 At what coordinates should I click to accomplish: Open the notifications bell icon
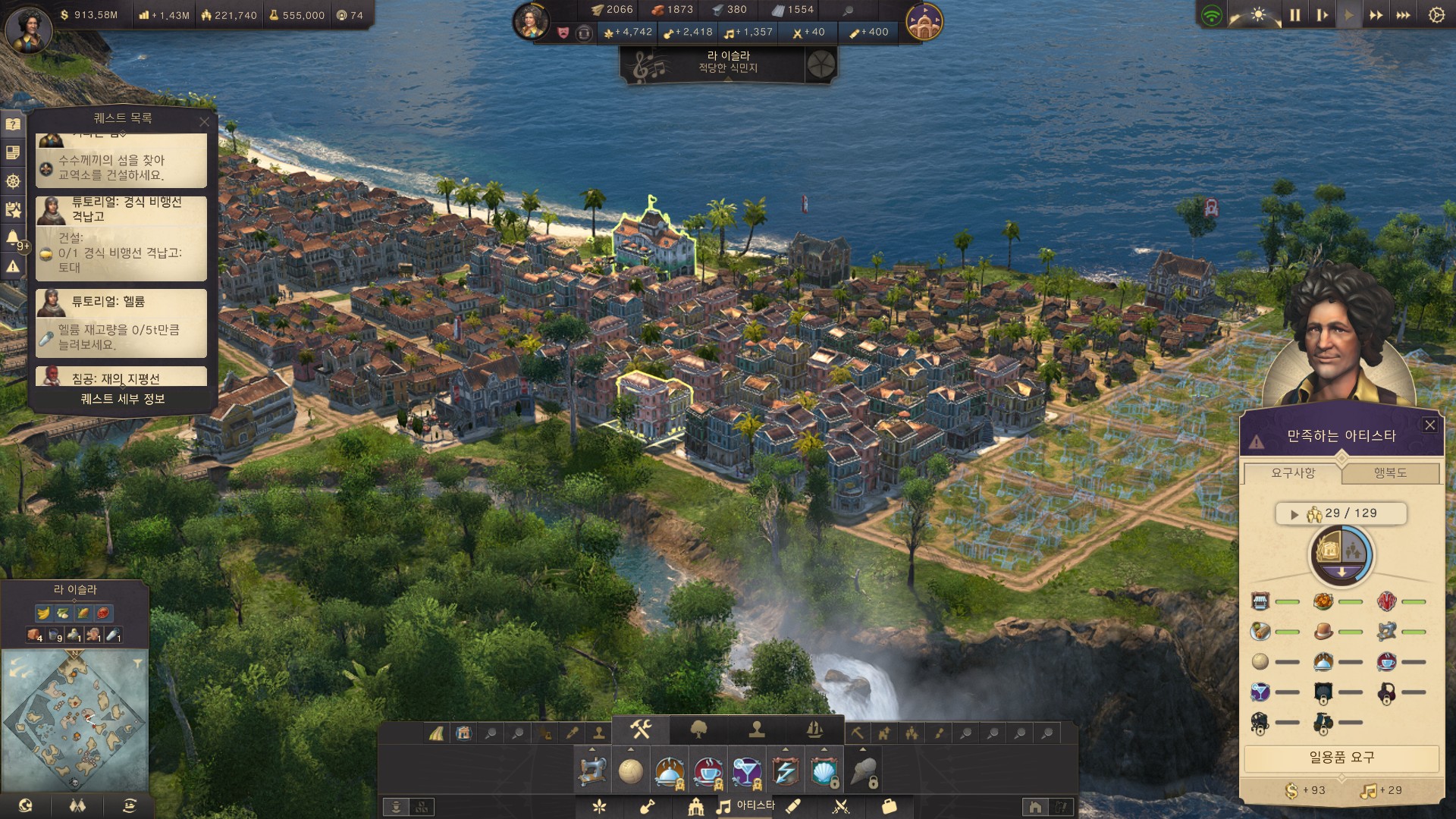pyautogui.click(x=13, y=238)
